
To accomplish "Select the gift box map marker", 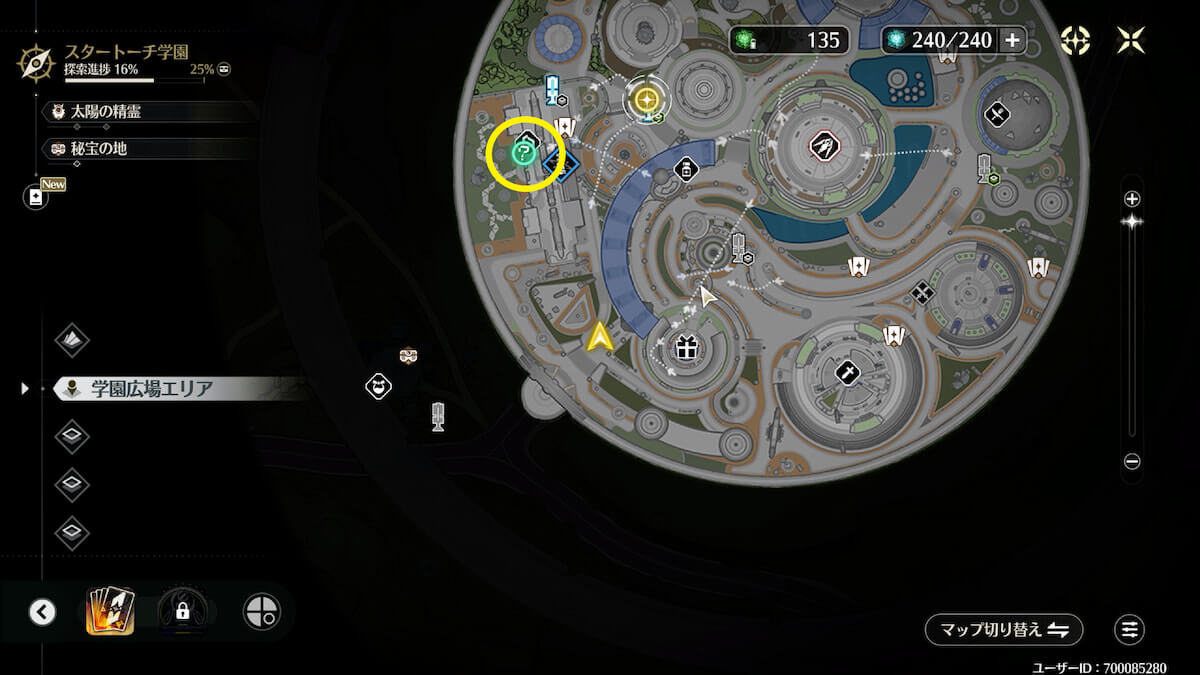I will tap(685, 348).
